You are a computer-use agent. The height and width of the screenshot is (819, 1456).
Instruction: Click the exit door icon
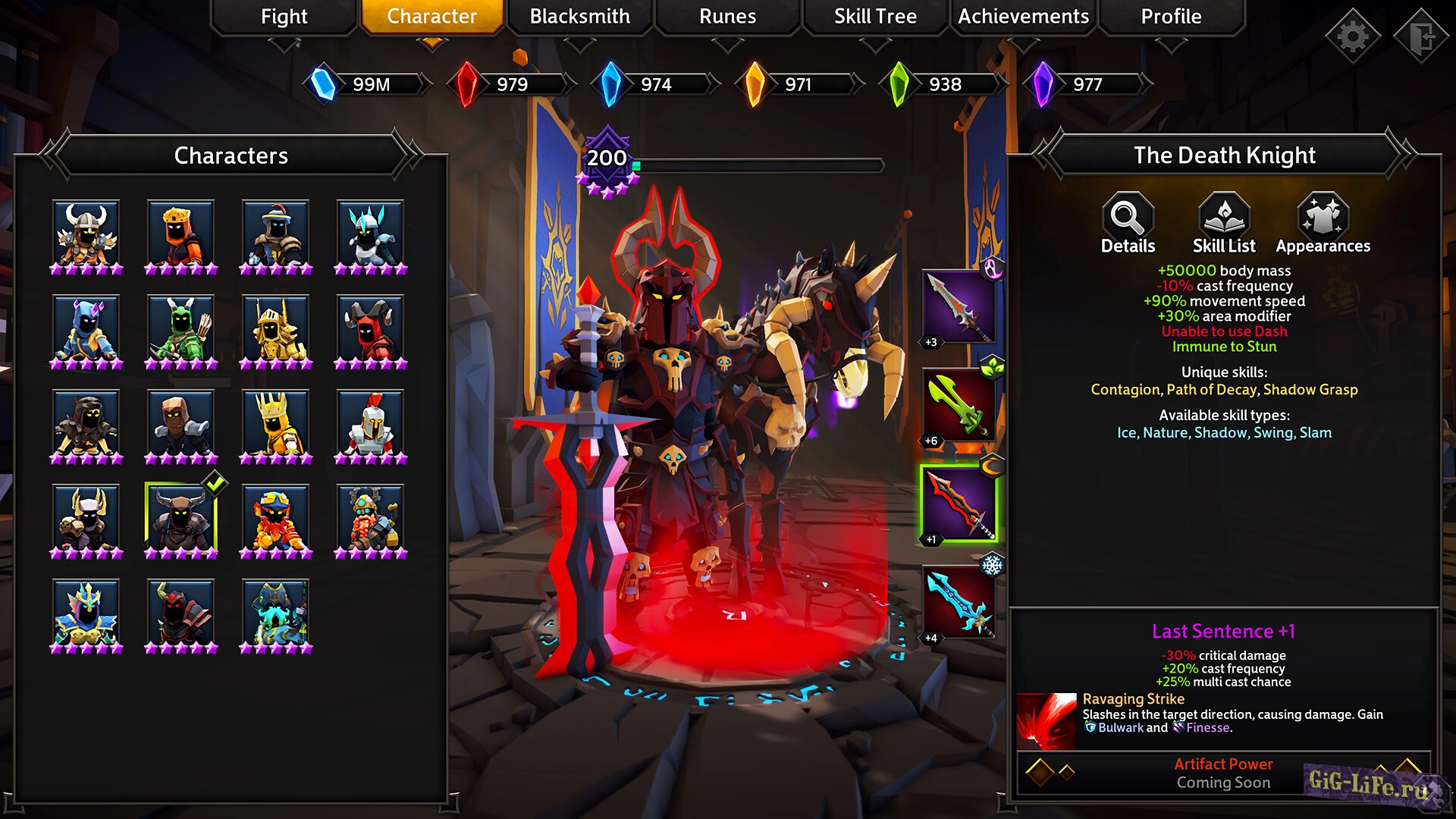pos(1422,36)
